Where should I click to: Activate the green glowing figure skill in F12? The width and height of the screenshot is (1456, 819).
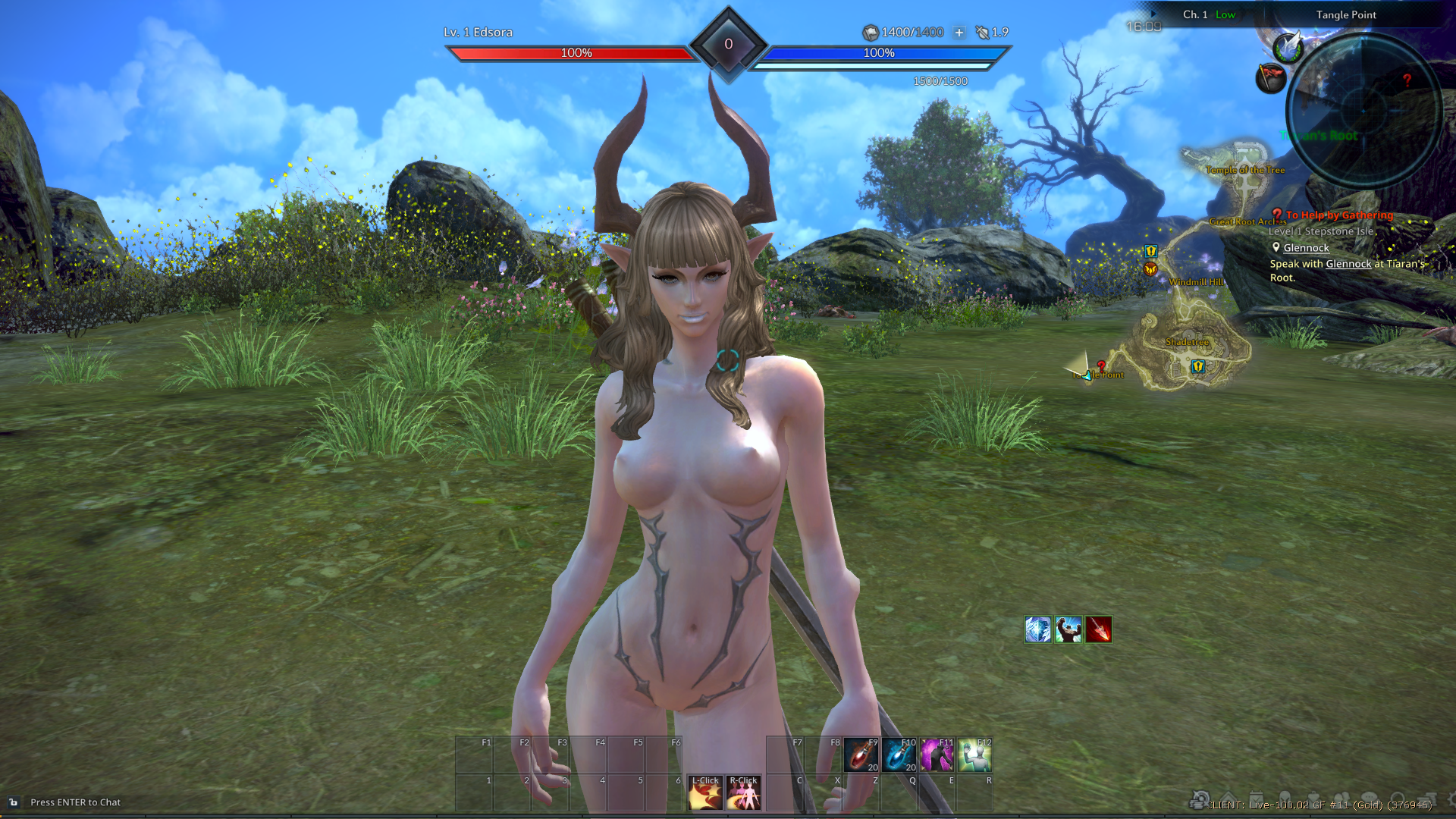974,755
